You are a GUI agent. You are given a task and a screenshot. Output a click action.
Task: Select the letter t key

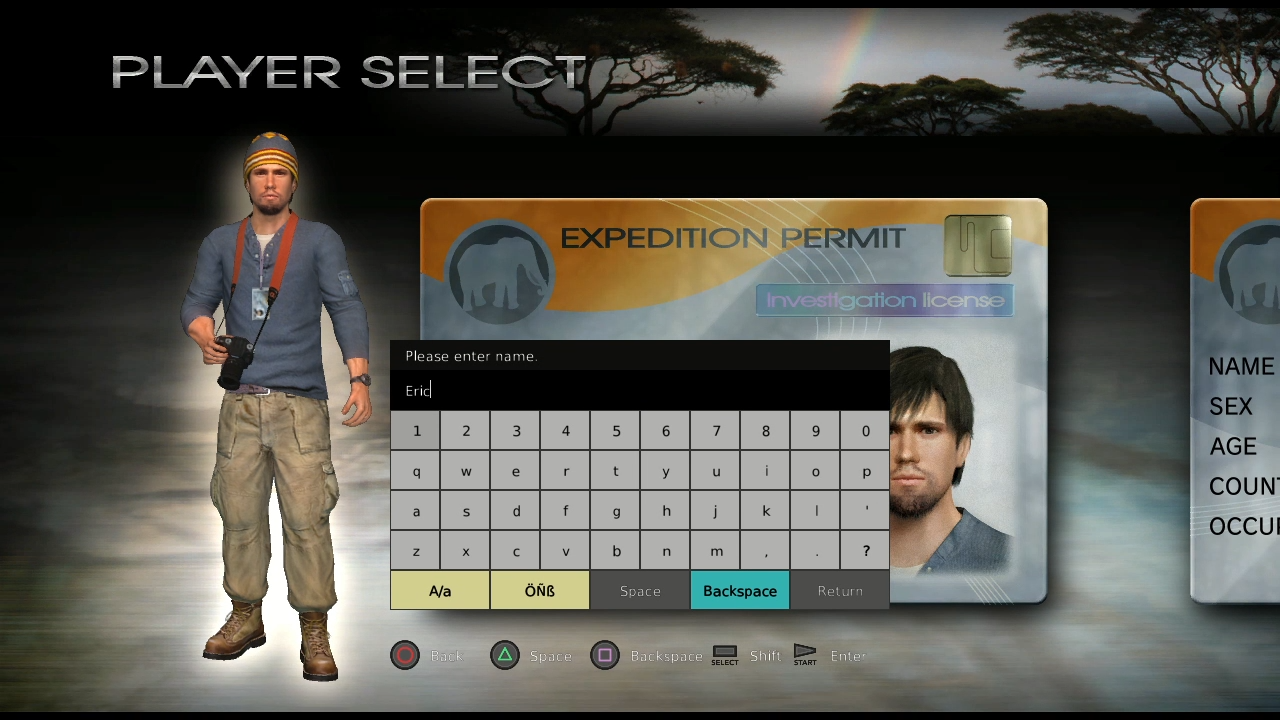tap(616, 471)
